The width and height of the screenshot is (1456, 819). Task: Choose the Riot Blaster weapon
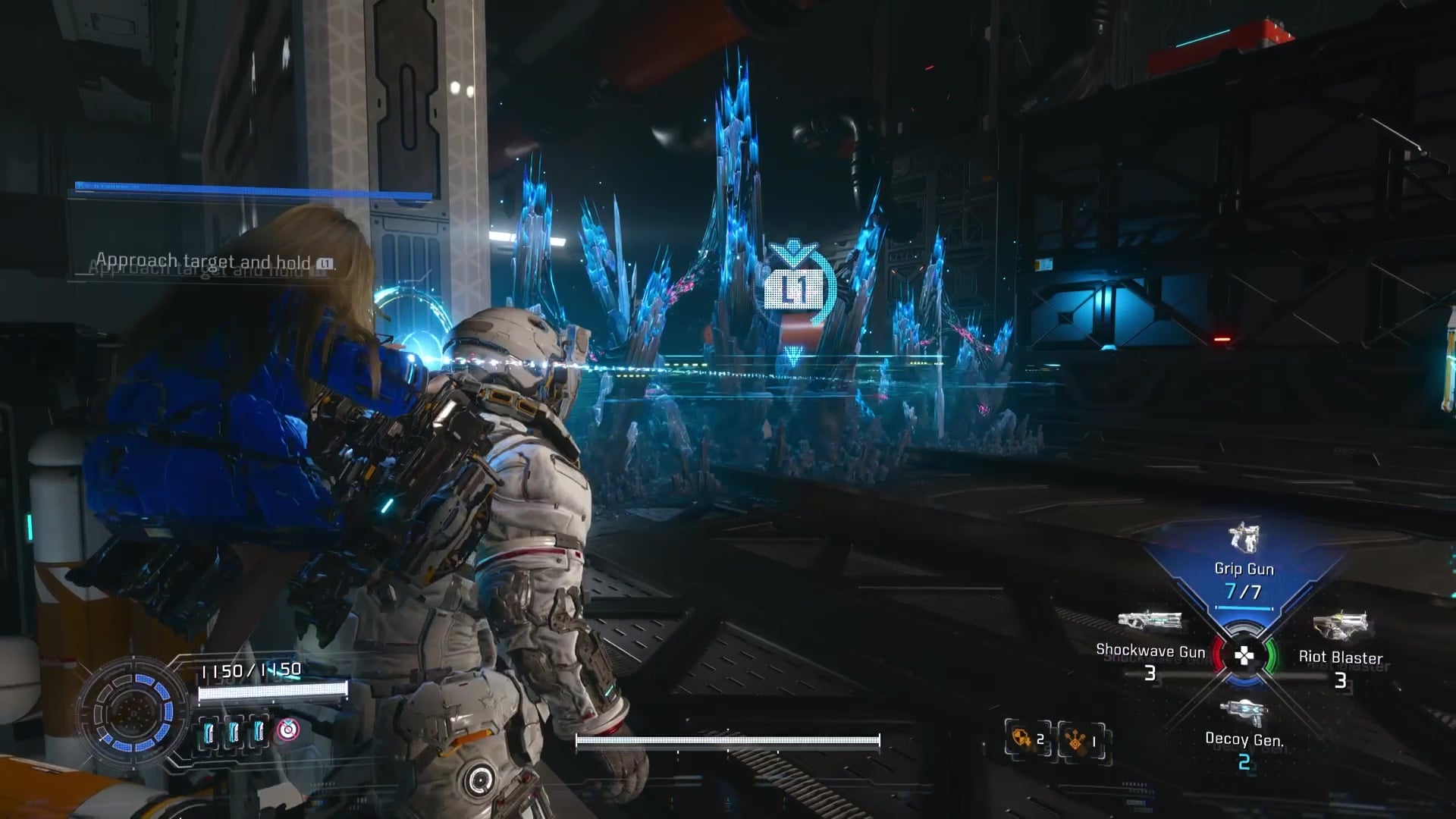tap(1340, 646)
